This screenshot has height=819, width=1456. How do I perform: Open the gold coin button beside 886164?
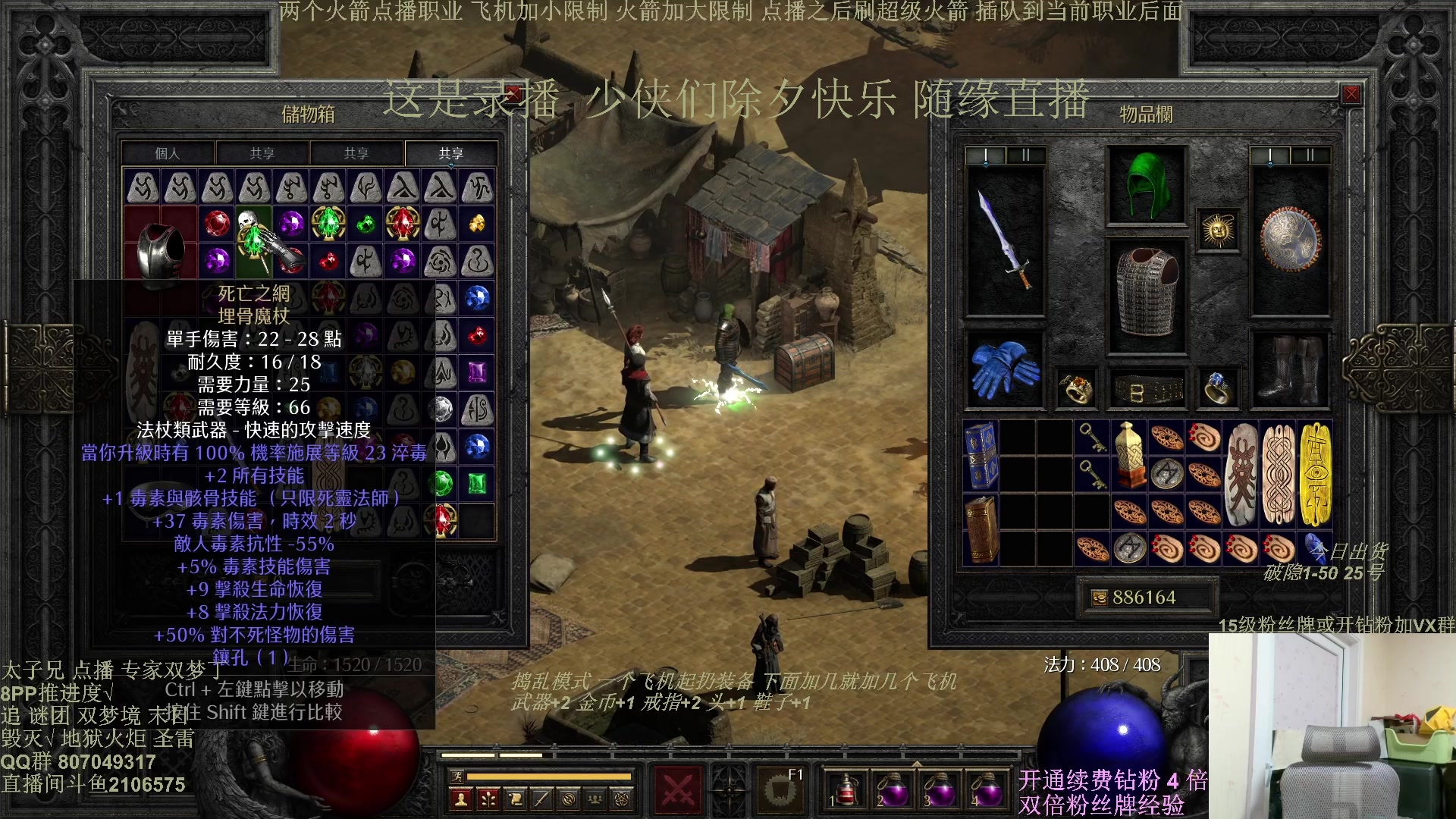pyautogui.click(x=1099, y=598)
